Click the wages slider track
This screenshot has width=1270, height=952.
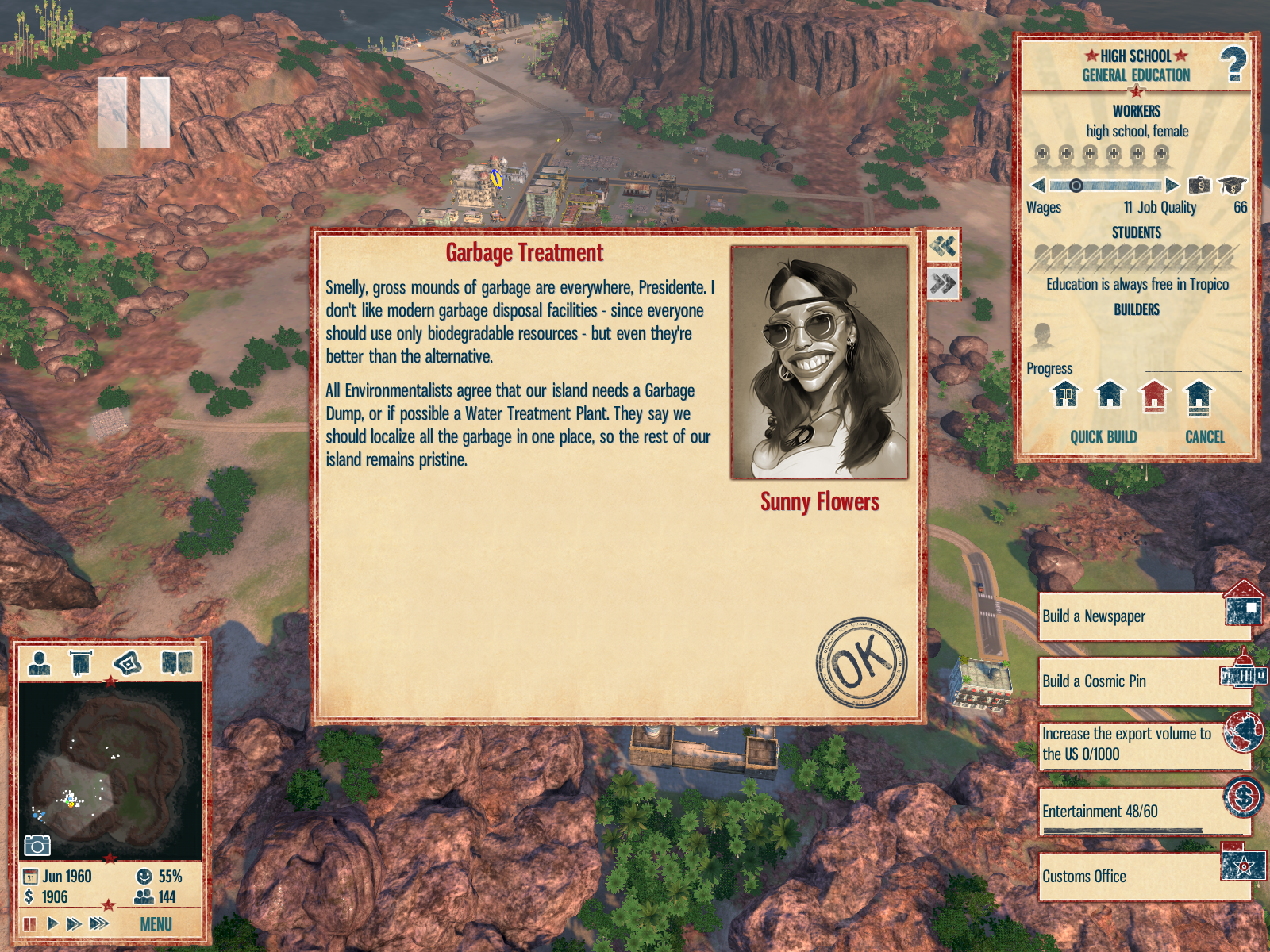(x=1105, y=186)
